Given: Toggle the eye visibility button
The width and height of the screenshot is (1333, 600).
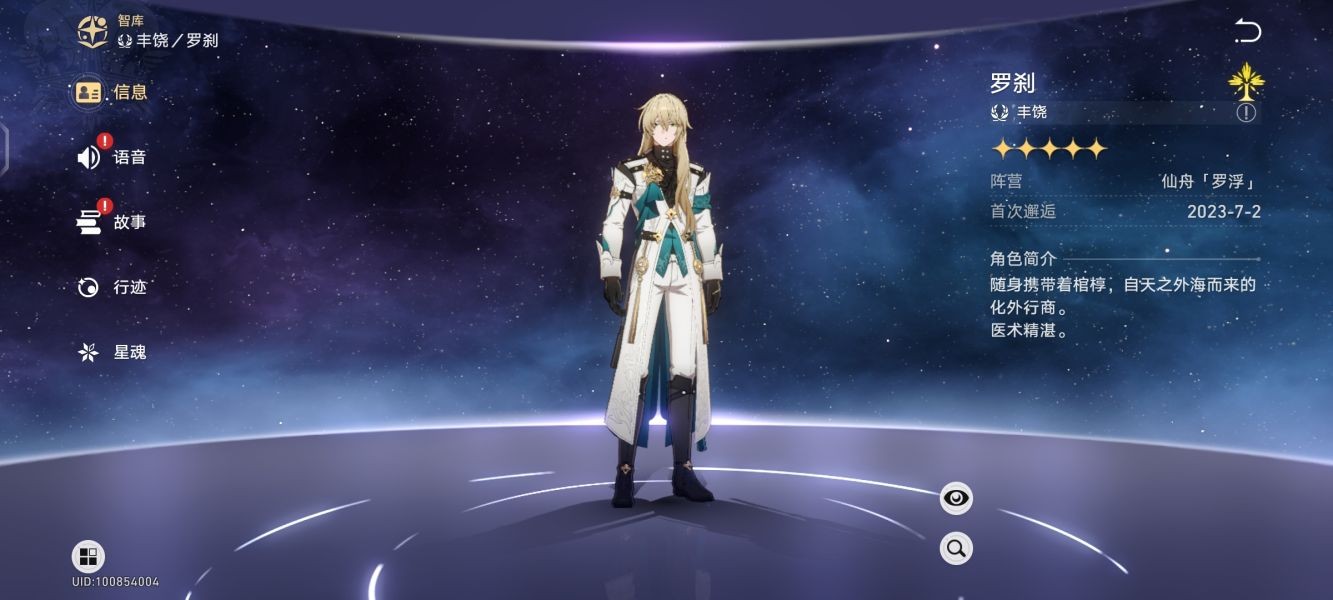Looking at the screenshot, I should (956, 498).
